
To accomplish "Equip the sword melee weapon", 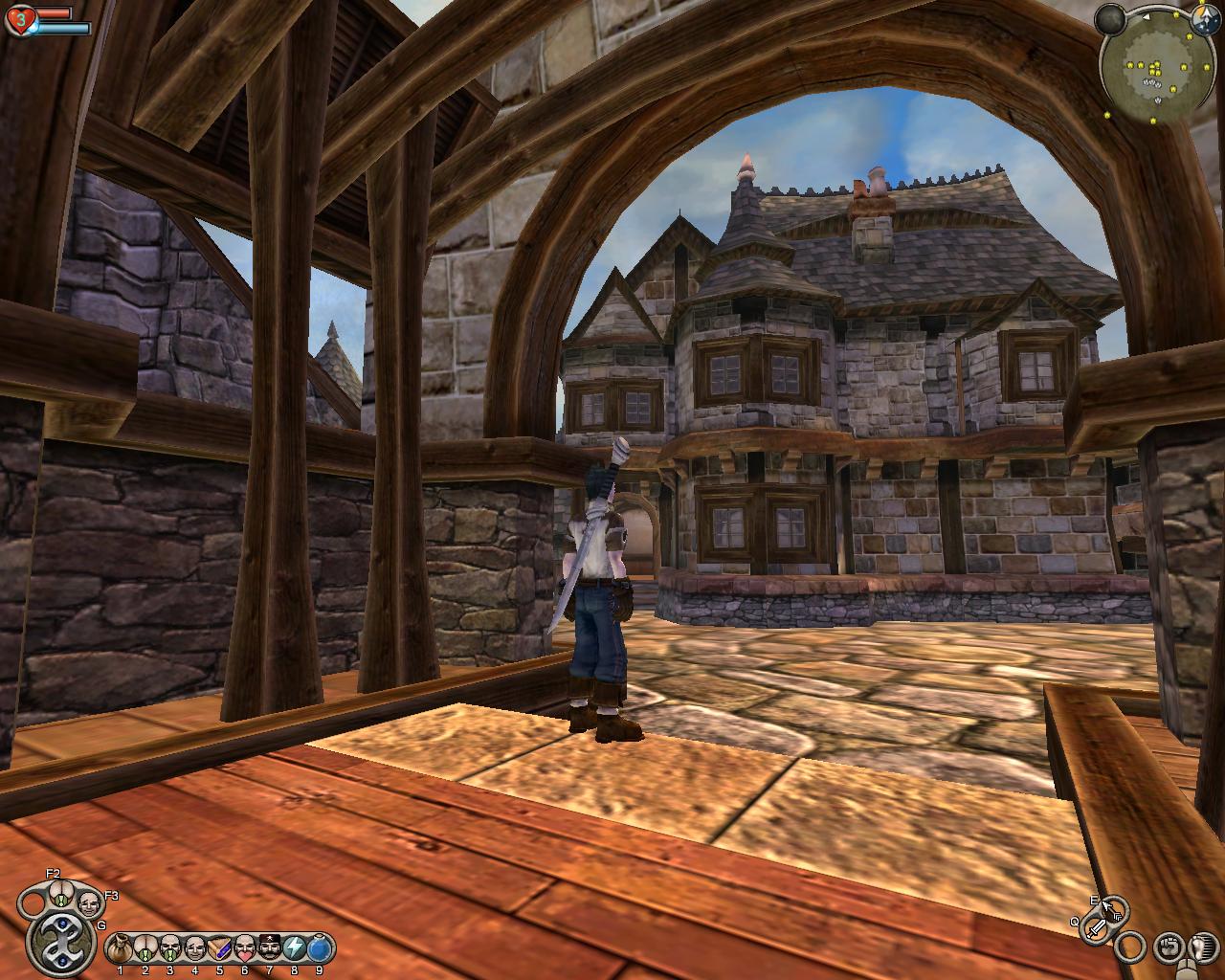I will point(1097,929).
